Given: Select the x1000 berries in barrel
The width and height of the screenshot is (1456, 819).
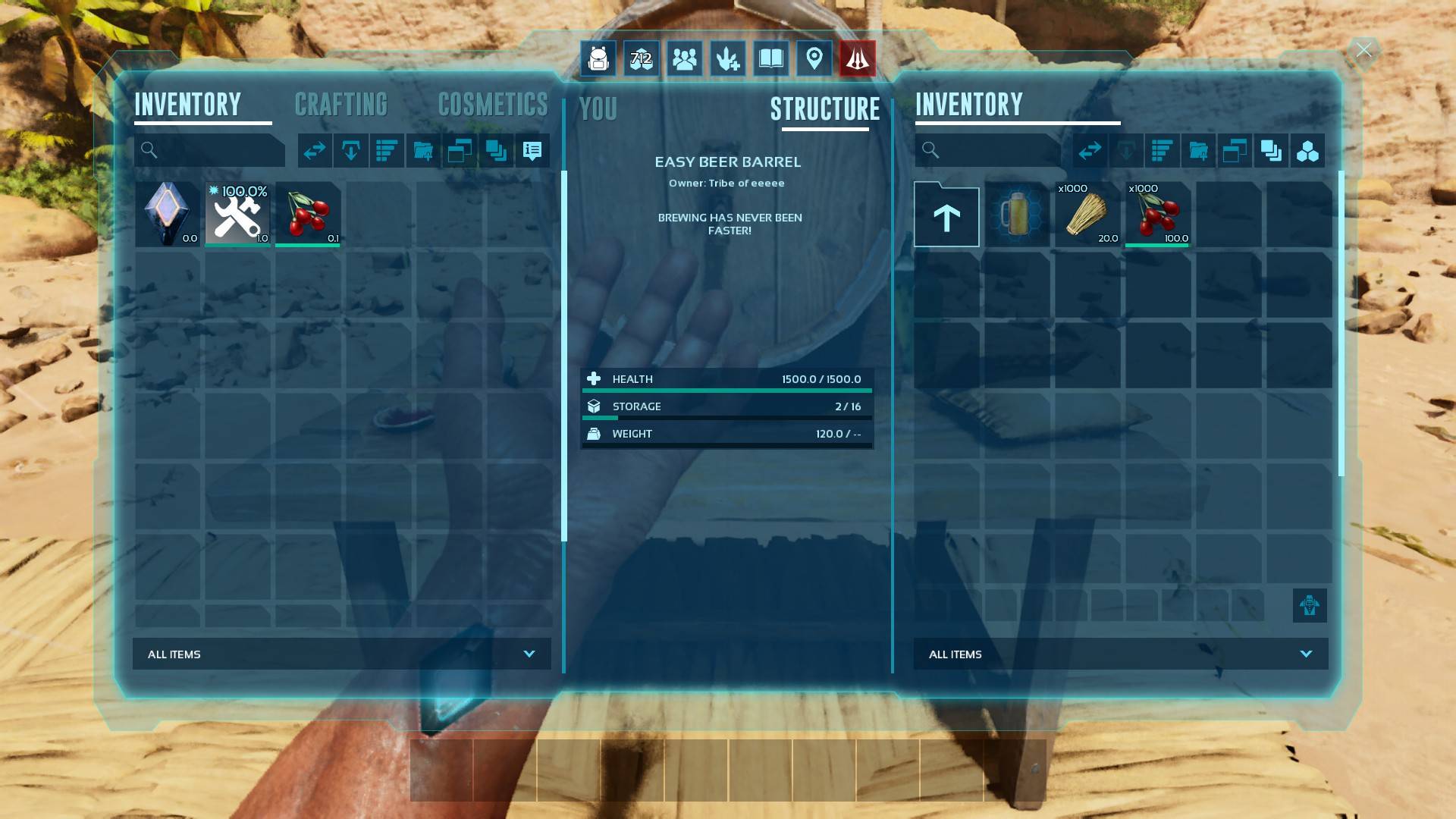Looking at the screenshot, I should click(1157, 214).
